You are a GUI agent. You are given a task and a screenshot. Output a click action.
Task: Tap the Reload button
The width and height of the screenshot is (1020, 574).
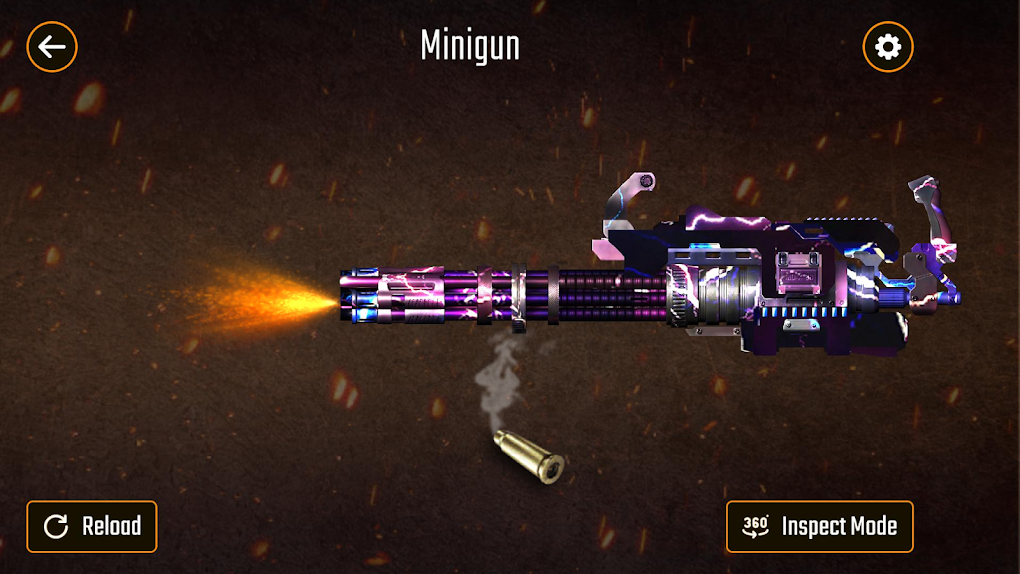pyautogui.click(x=92, y=526)
